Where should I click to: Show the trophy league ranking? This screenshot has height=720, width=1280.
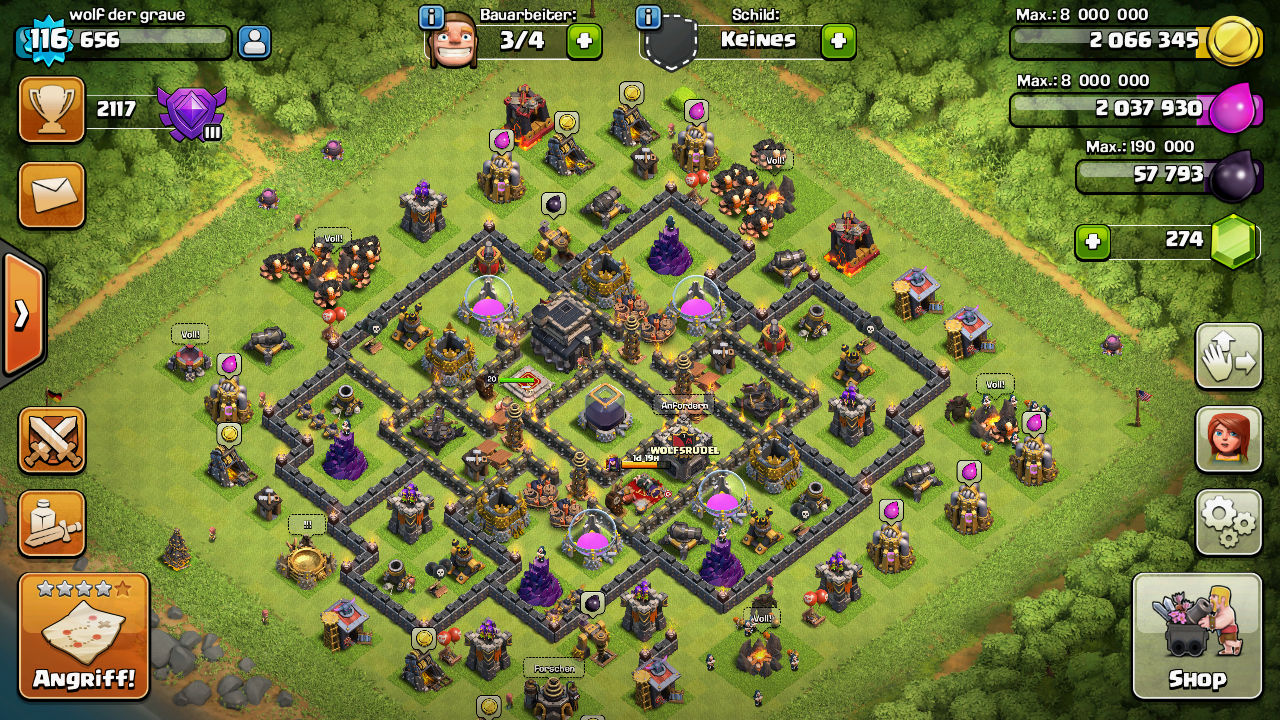click(52, 109)
